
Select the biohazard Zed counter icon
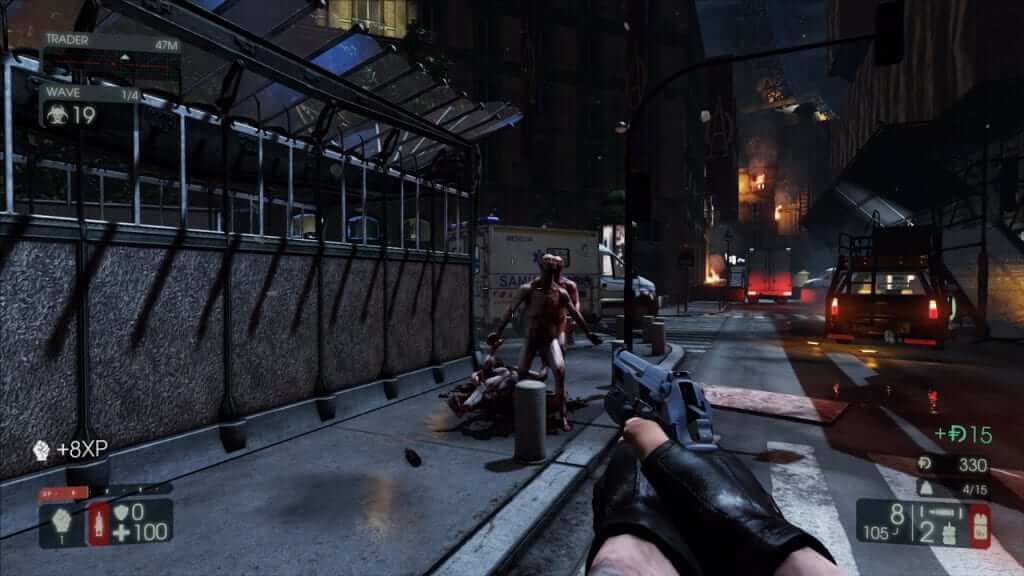(55, 115)
